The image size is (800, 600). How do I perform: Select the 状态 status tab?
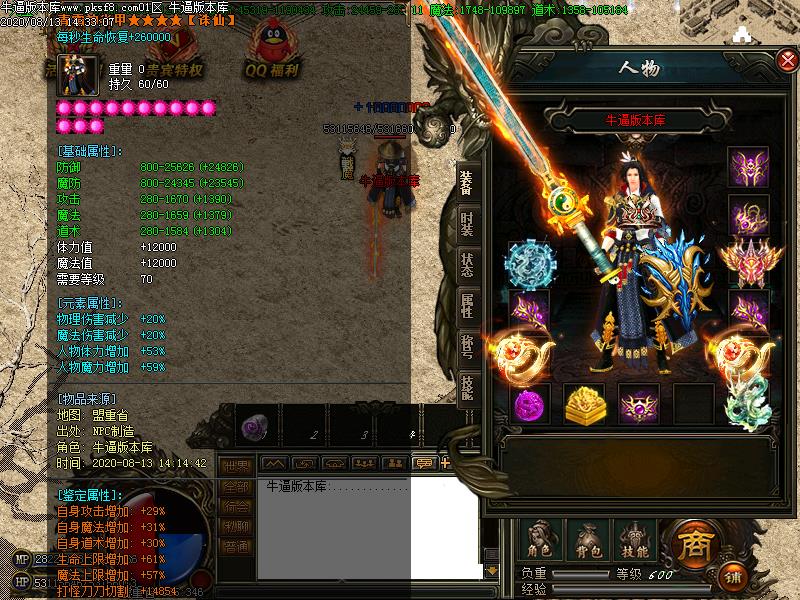click(x=467, y=265)
